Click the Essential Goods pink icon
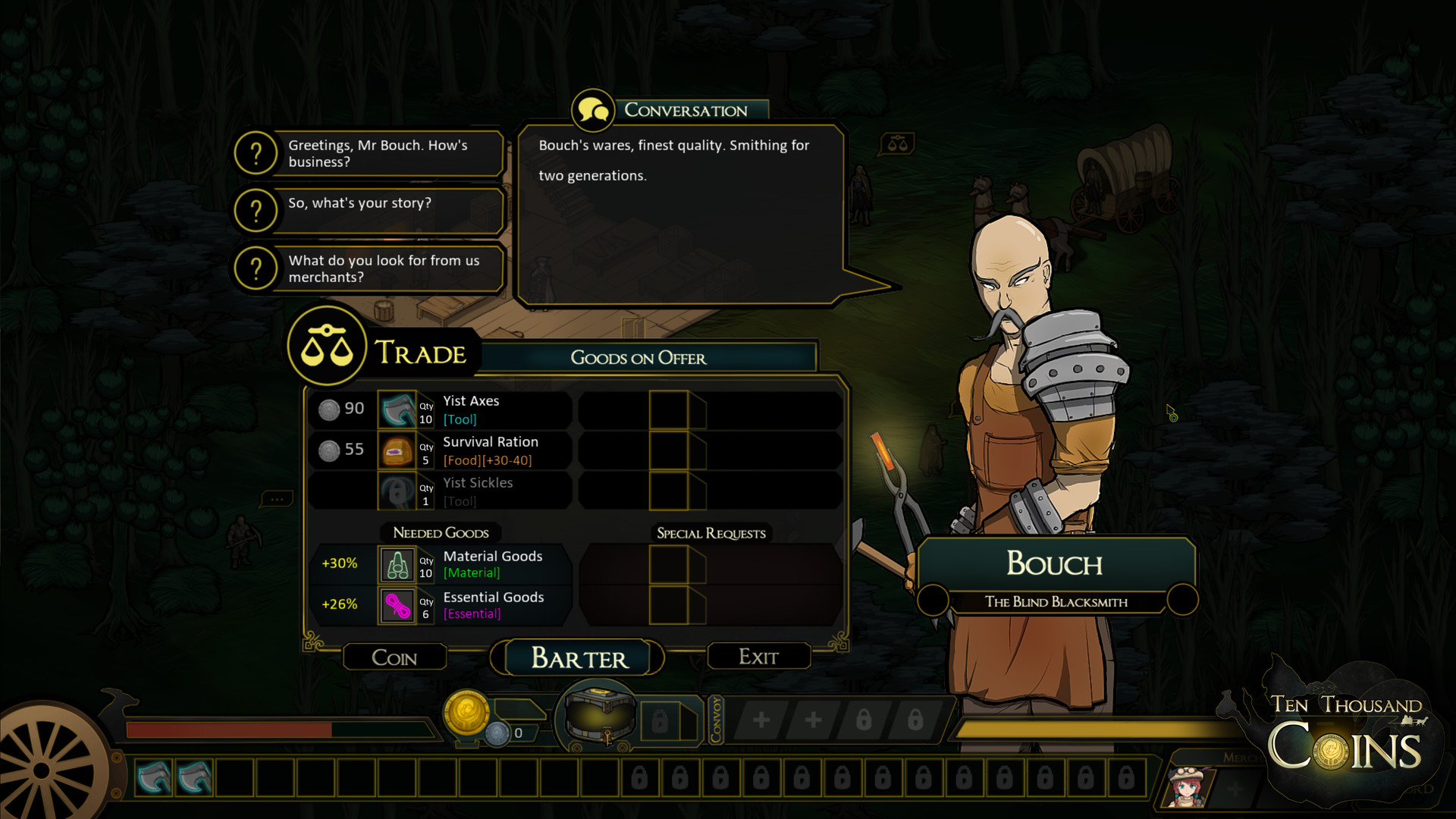Viewport: 1456px width, 819px height. 397,605
